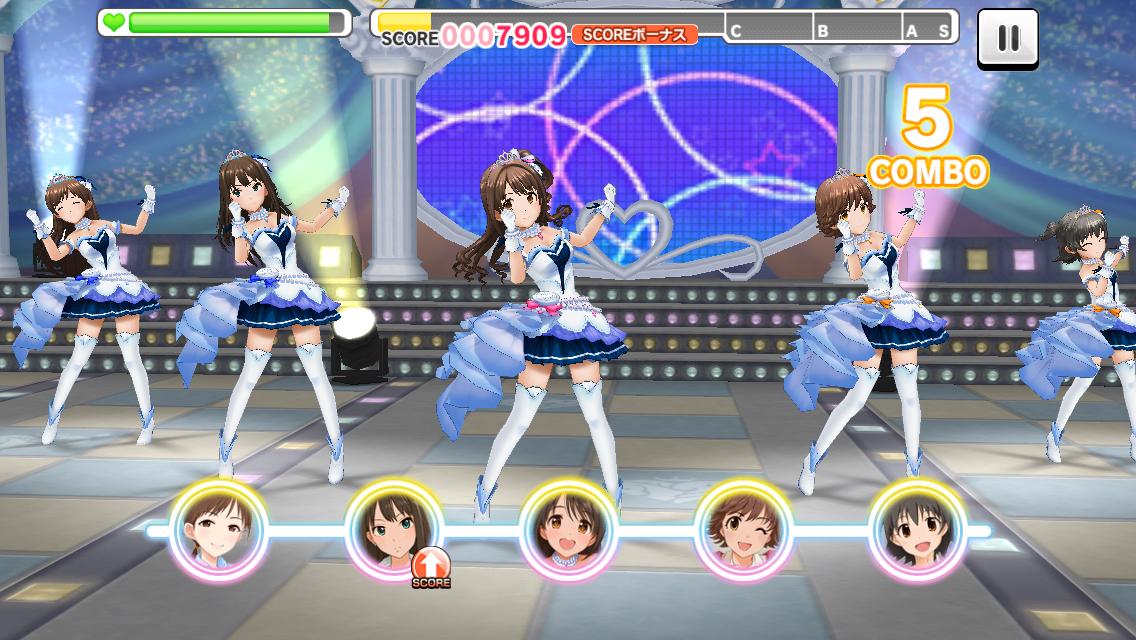Tap the center idol note circle
Screen dimensions: 1136x640
pyautogui.click(x=568, y=530)
